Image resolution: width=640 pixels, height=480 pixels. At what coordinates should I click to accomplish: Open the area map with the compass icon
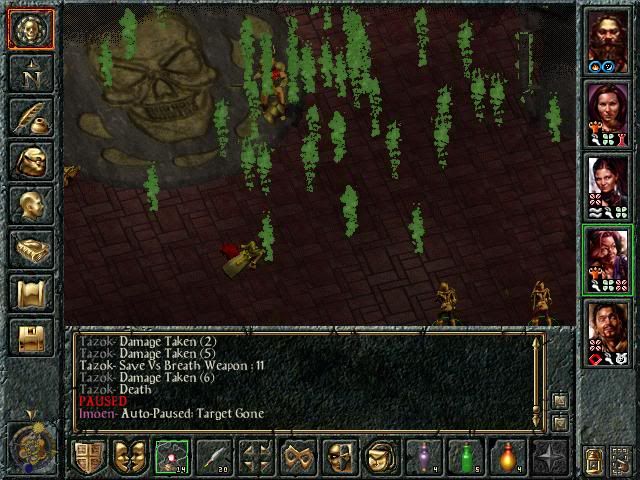[31, 72]
